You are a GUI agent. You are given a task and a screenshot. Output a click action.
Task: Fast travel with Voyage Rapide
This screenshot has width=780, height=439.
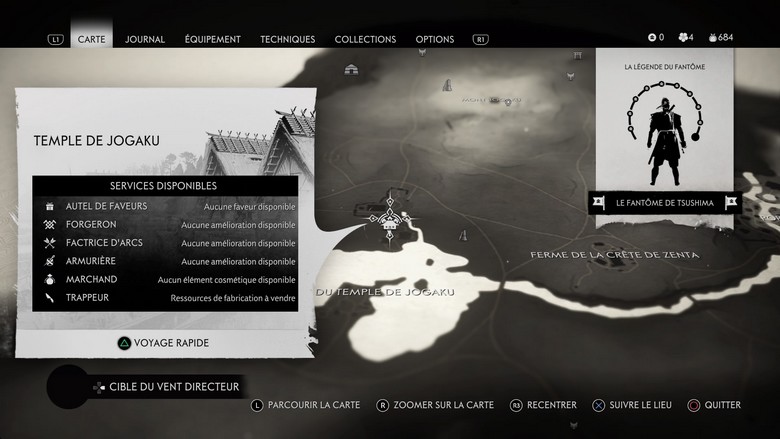164,342
